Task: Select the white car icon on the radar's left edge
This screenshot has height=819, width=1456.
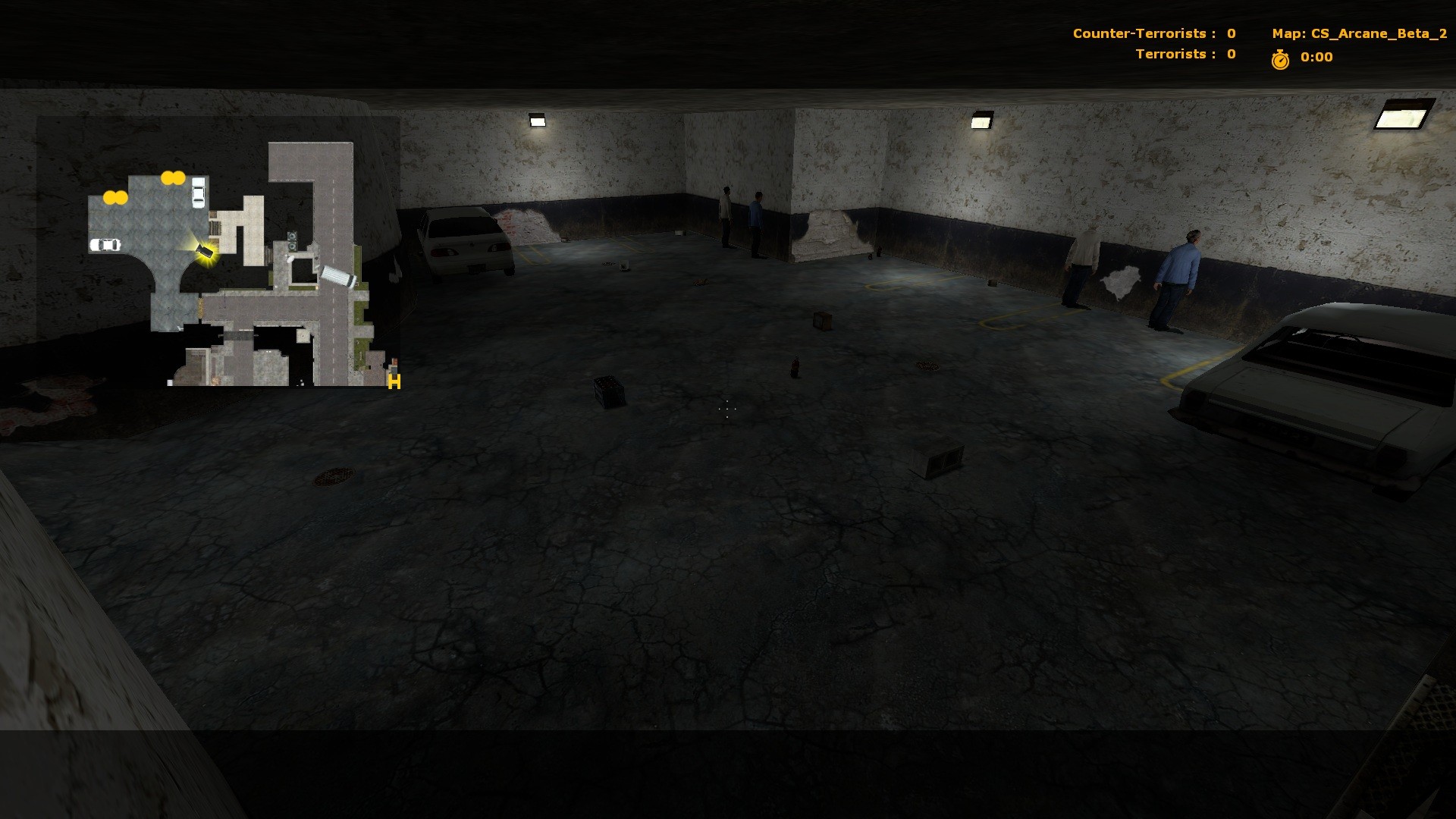Action: 105,244
